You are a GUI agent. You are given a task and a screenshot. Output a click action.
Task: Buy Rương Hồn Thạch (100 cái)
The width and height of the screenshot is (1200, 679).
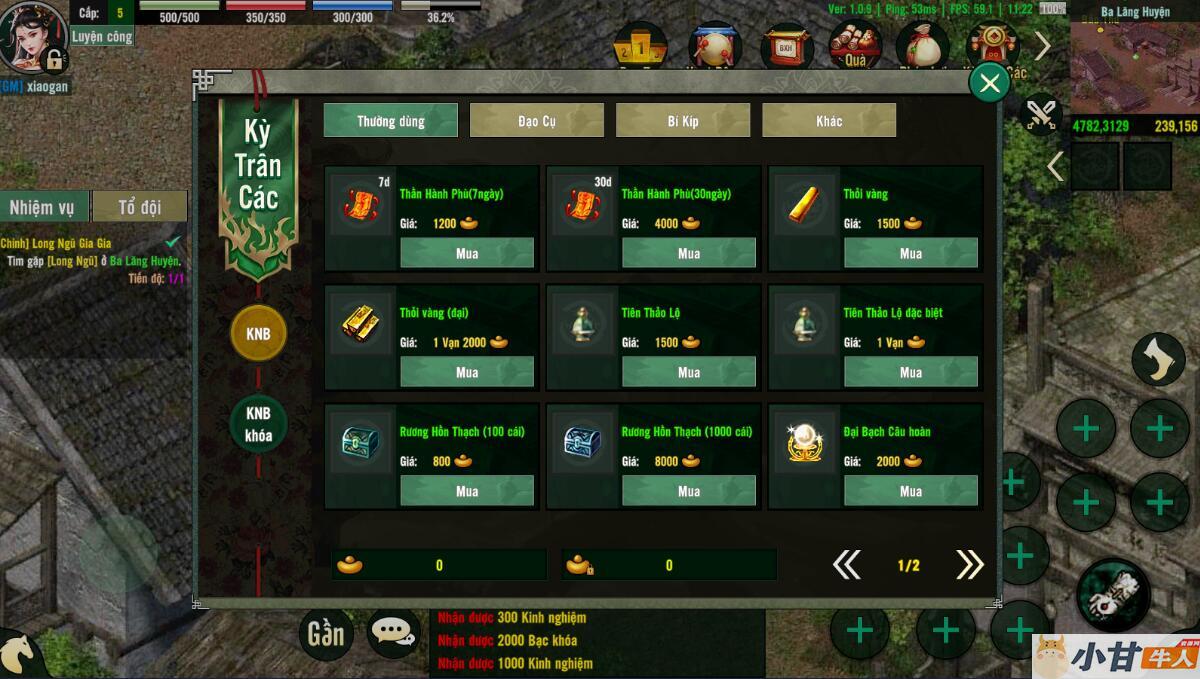point(467,491)
